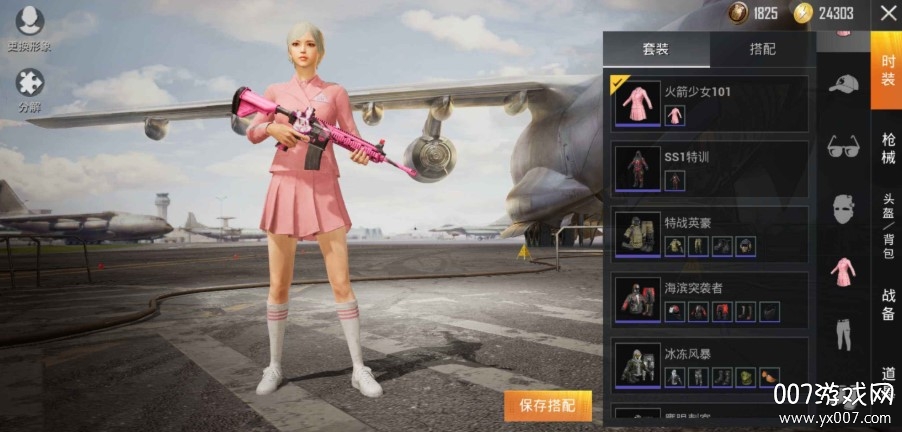Show the face mask category
Image resolution: width=902 pixels, height=432 pixels.
pyautogui.click(x=843, y=208)
